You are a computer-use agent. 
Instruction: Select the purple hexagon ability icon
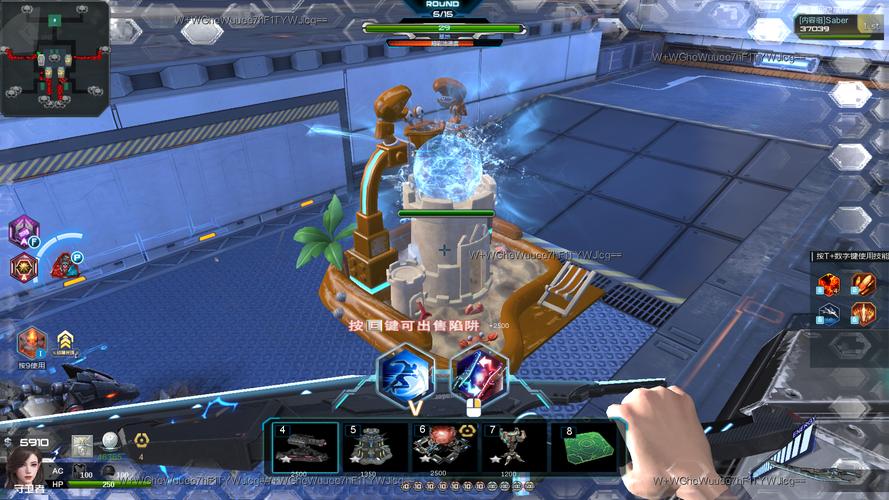tap(23, 232)
